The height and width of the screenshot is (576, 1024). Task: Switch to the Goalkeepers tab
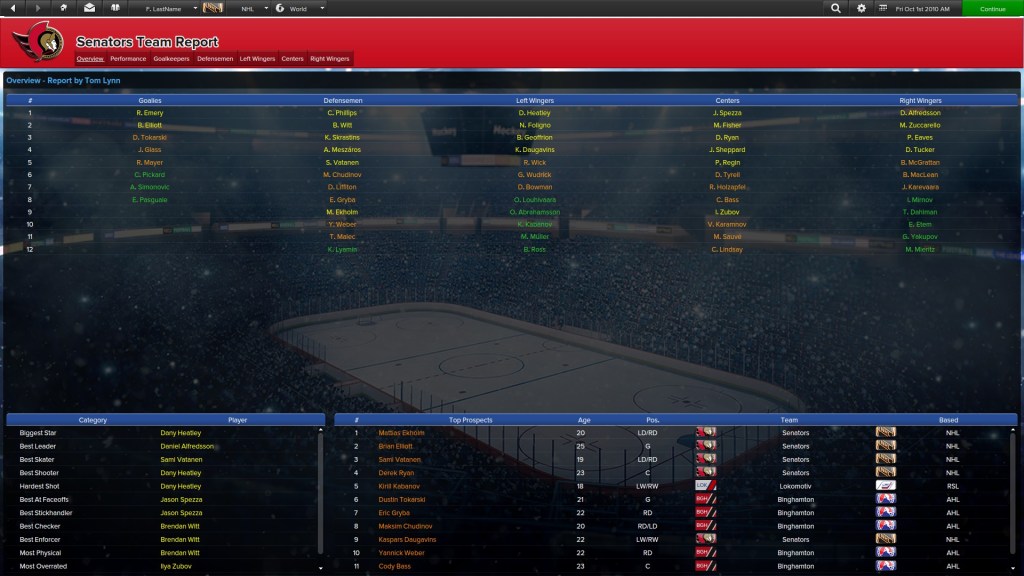[x=172, y=59]
